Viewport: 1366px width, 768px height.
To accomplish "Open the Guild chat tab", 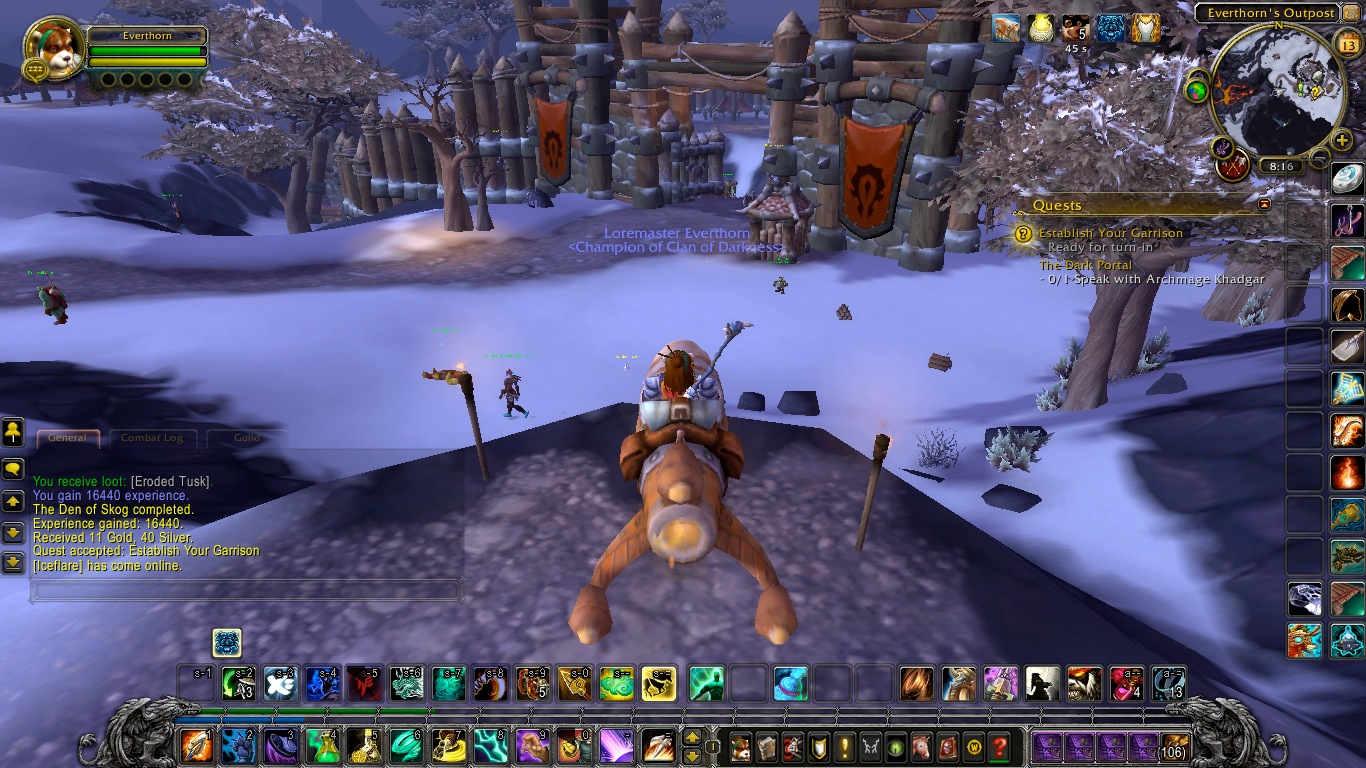I will [247, 438].
